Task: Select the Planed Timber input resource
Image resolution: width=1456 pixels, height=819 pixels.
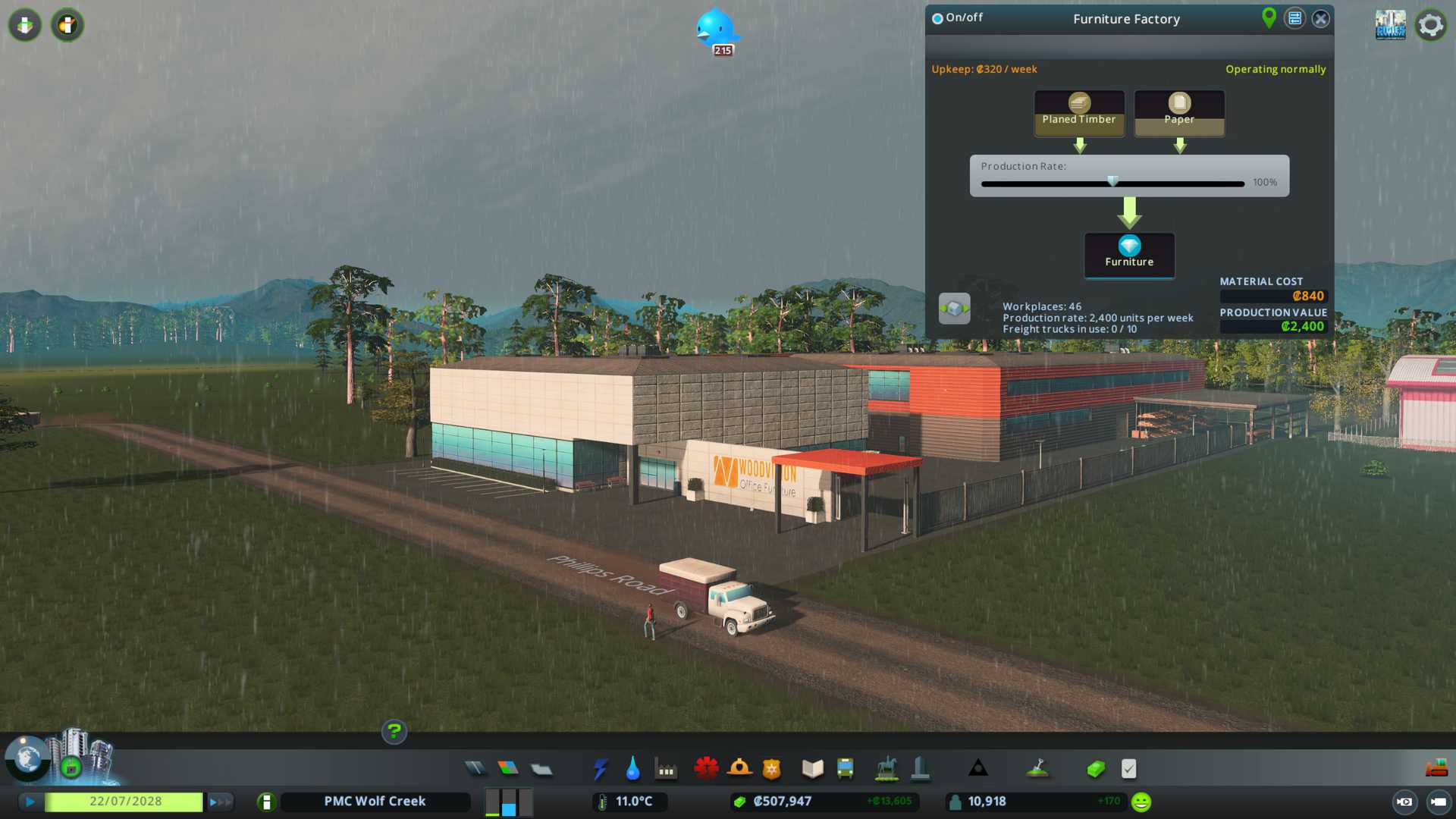Action: pyautogui.click(x=1078, y=112)
